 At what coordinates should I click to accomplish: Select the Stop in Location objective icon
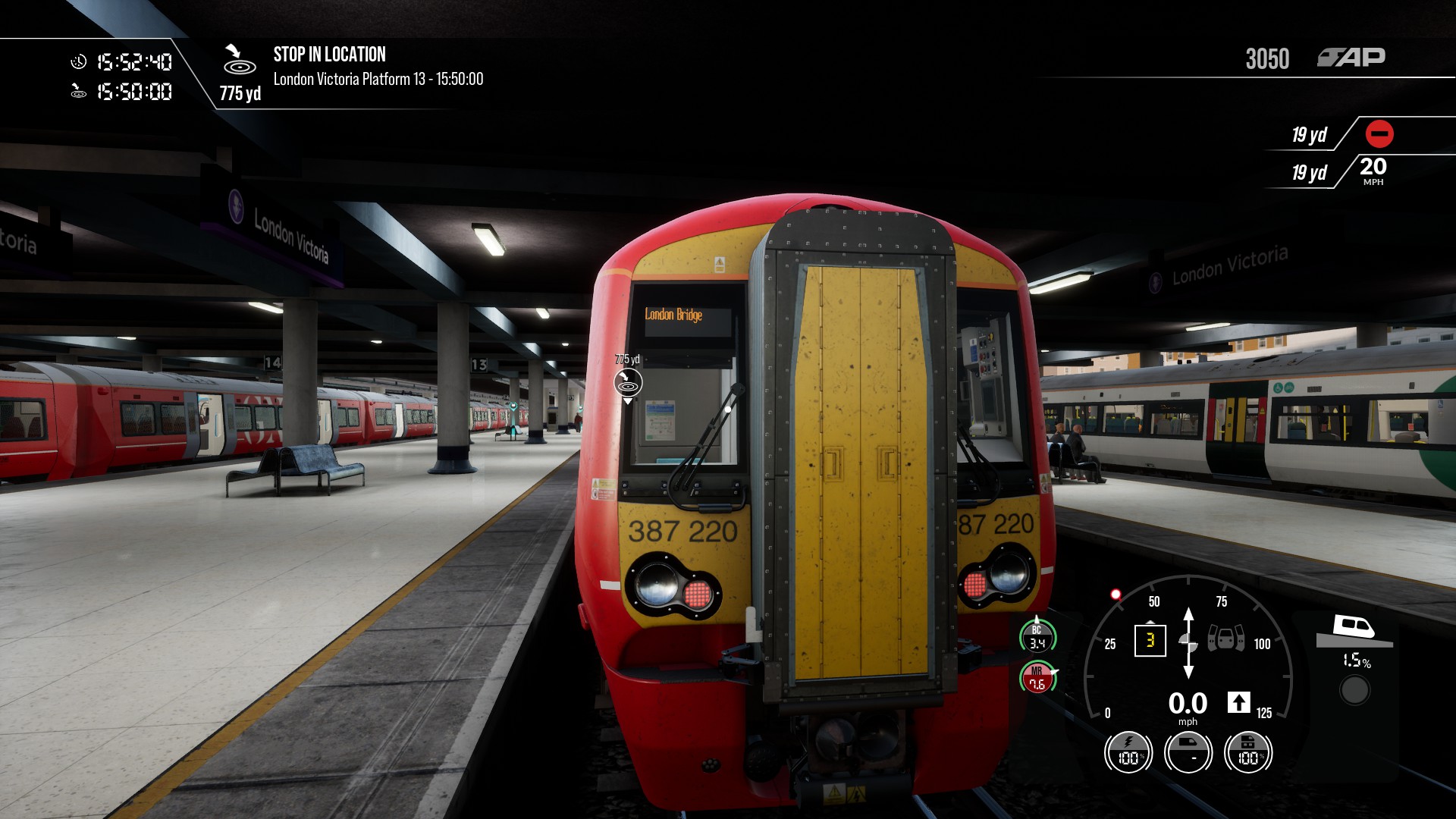tap(239, 60)
